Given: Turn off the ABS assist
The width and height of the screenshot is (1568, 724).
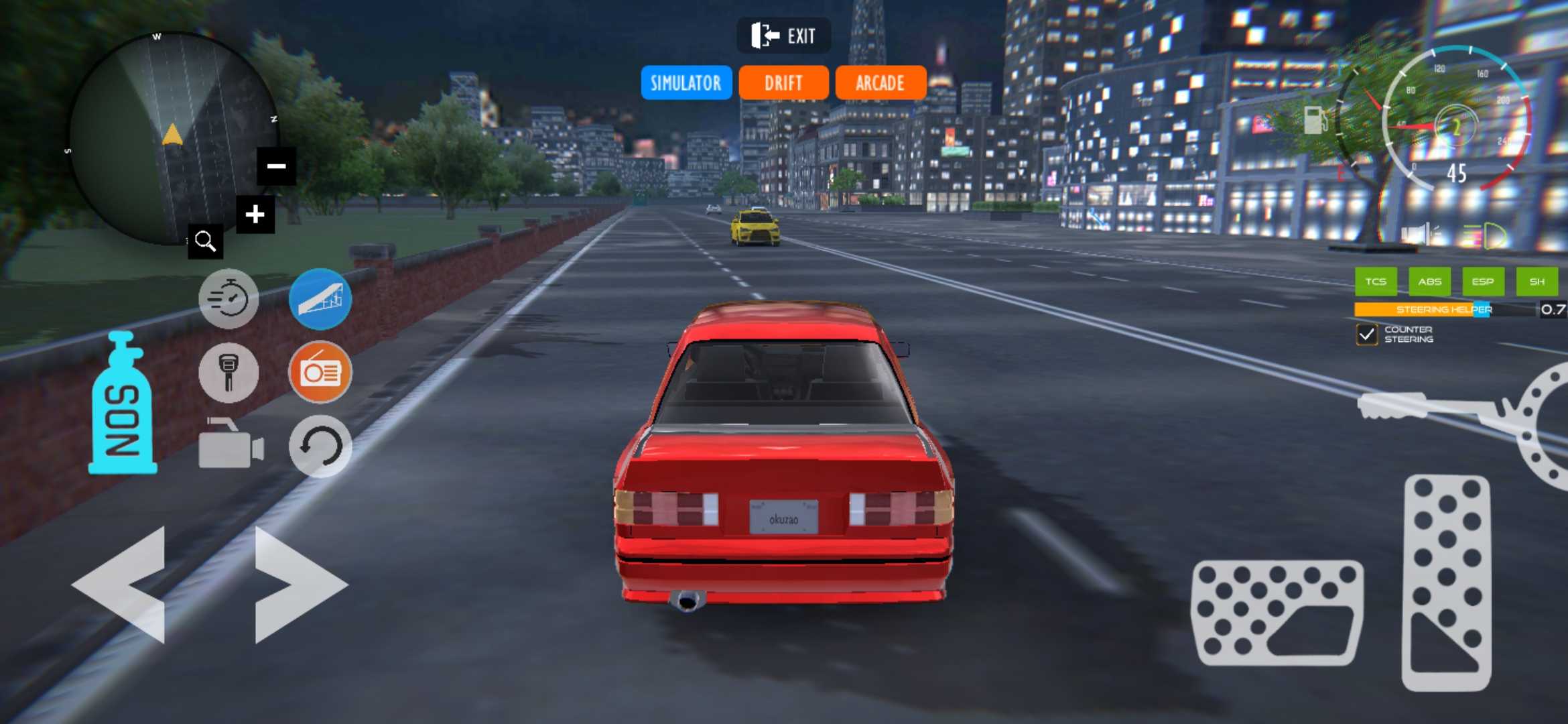Looking at the screenshot, I should (x=1431, y=282).
